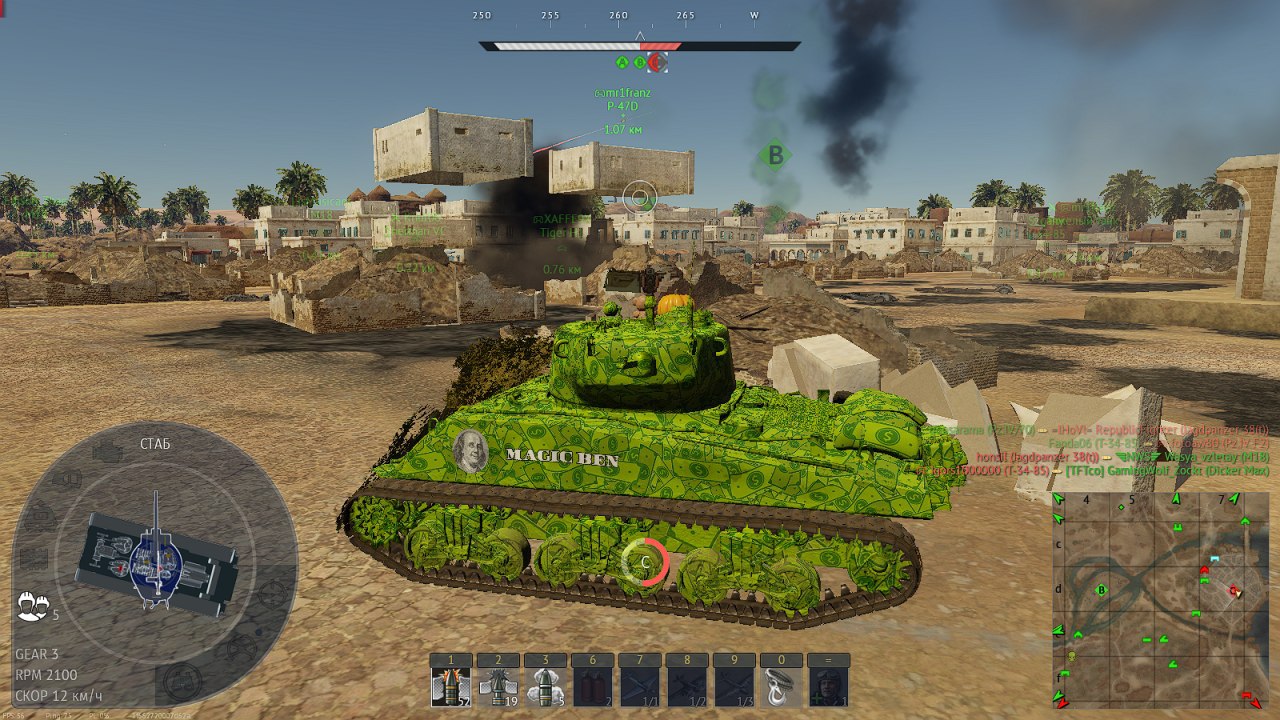Select the armor-piercing shell in slot 1

click(450, 687)
